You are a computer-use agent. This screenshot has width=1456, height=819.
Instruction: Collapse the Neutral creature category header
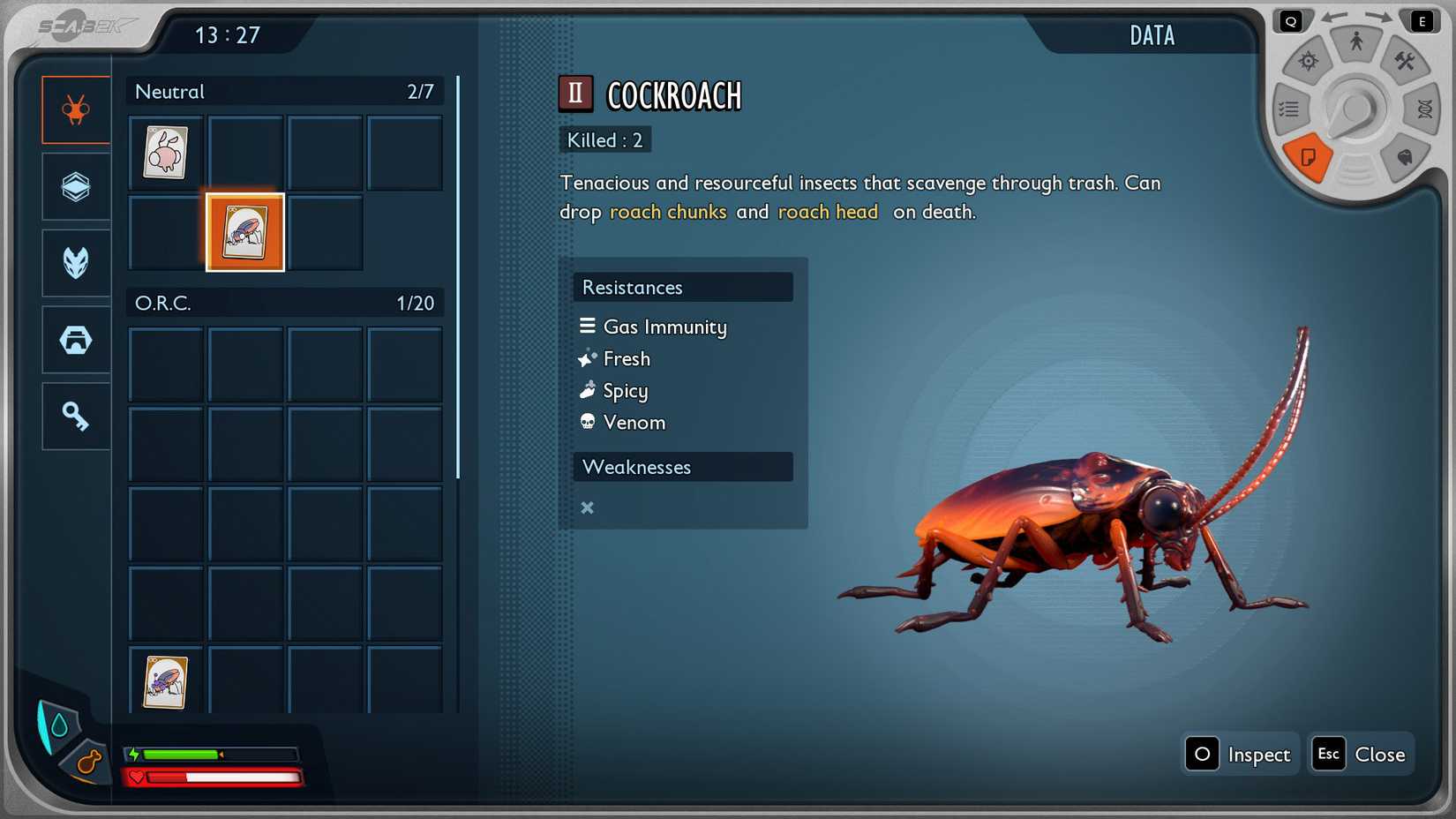(x=284, y=91)
